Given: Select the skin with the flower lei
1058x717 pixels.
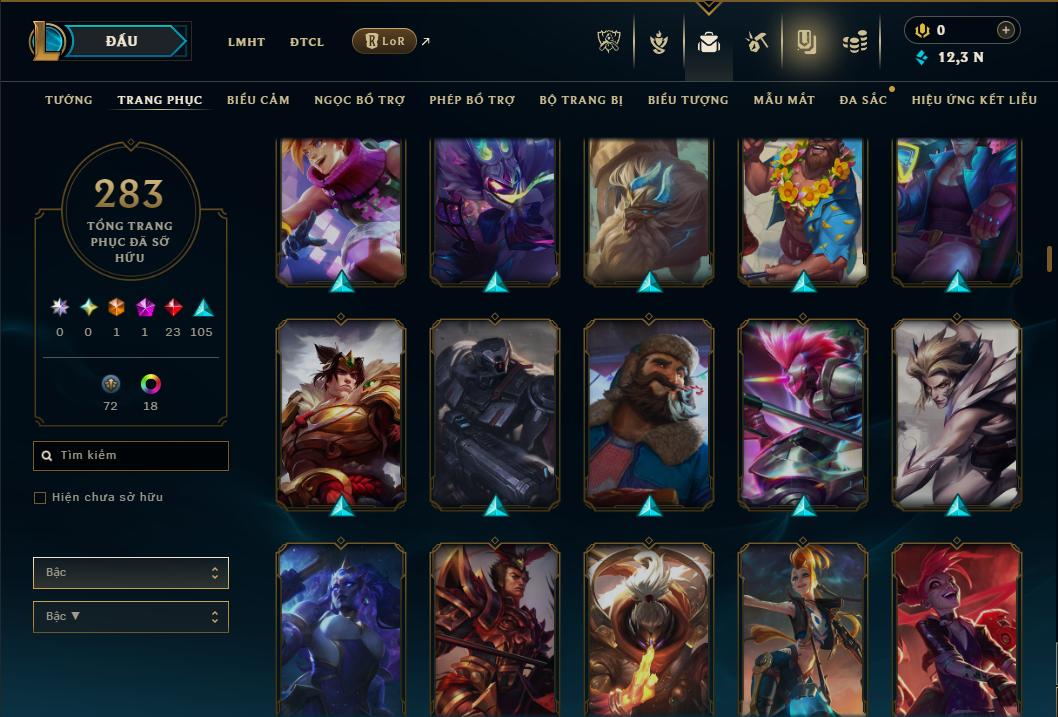Looking at the screenshot, I should (804, 210).
